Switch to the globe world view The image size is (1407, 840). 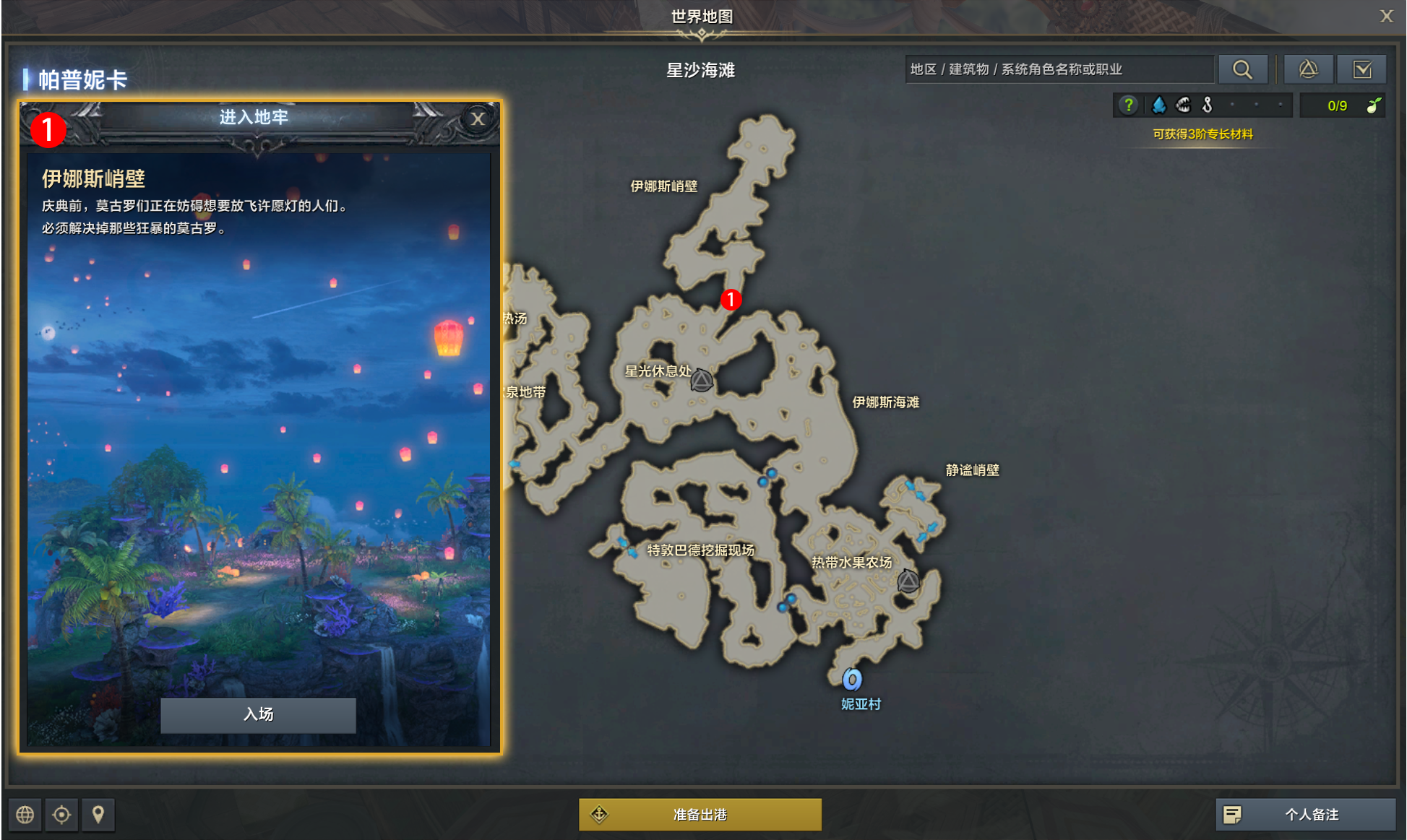(x=25, y=815)
